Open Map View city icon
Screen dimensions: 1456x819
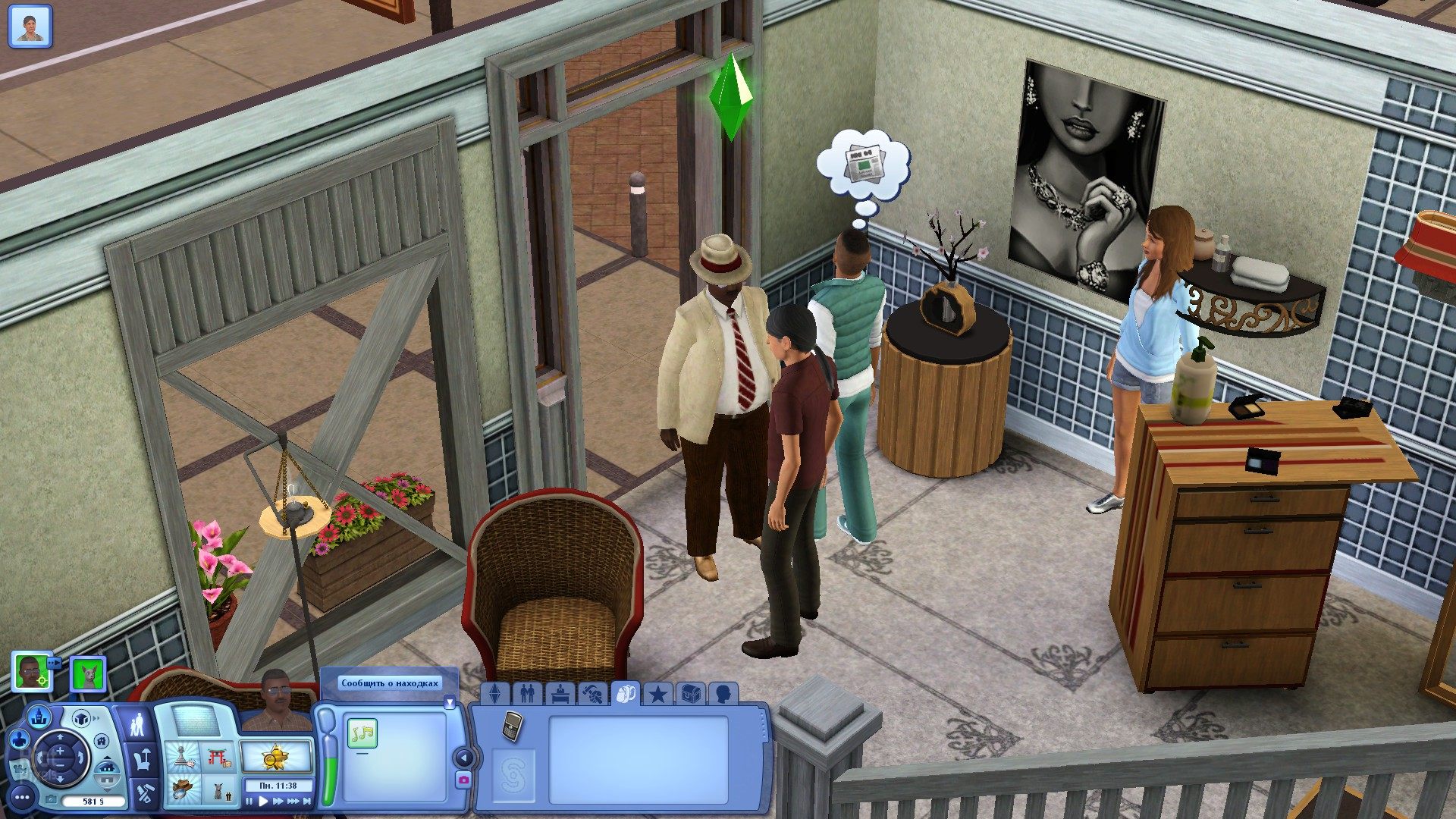tap(39, 714)
